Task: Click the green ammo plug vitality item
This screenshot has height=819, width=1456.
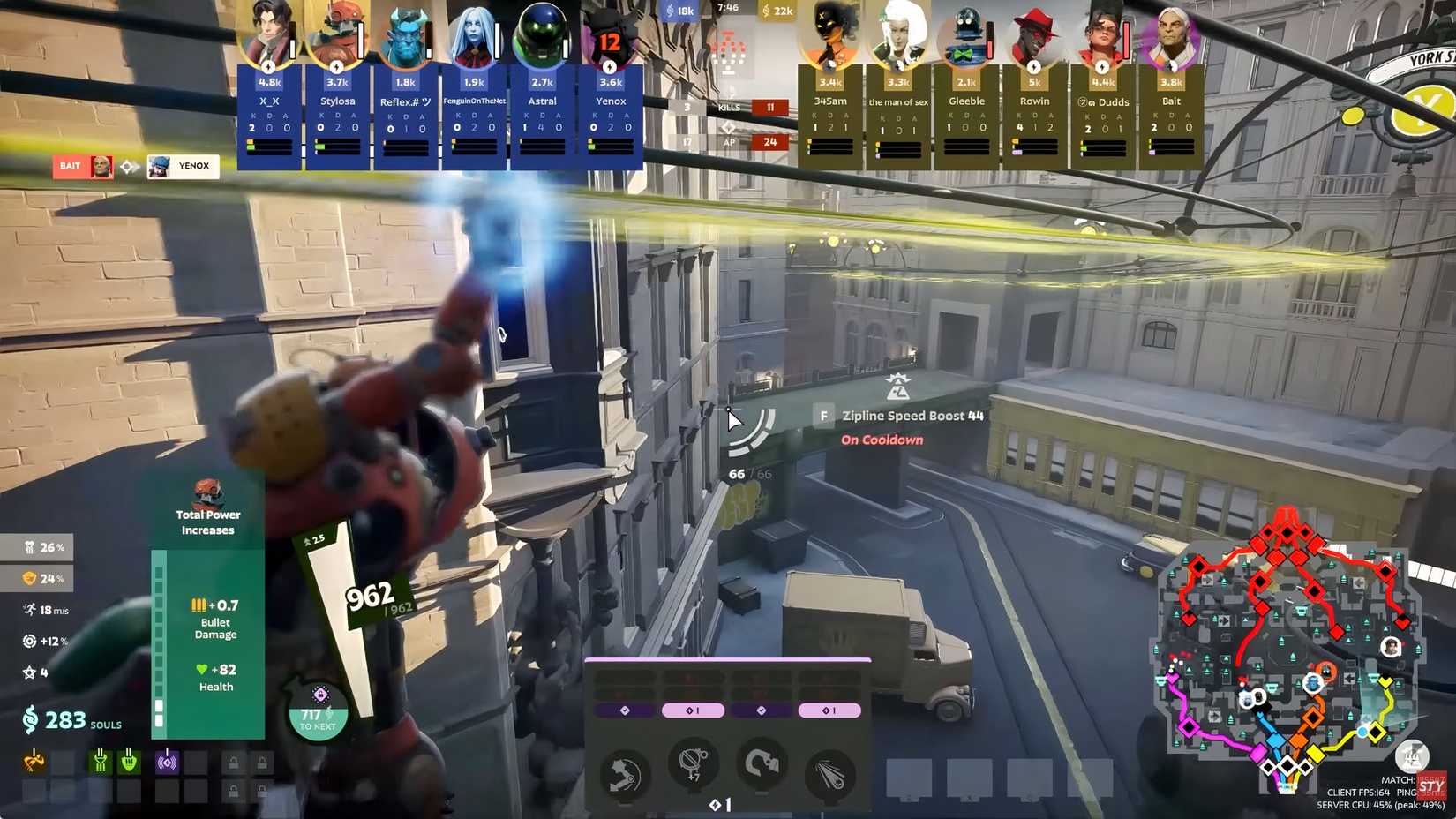Action: 100,760
